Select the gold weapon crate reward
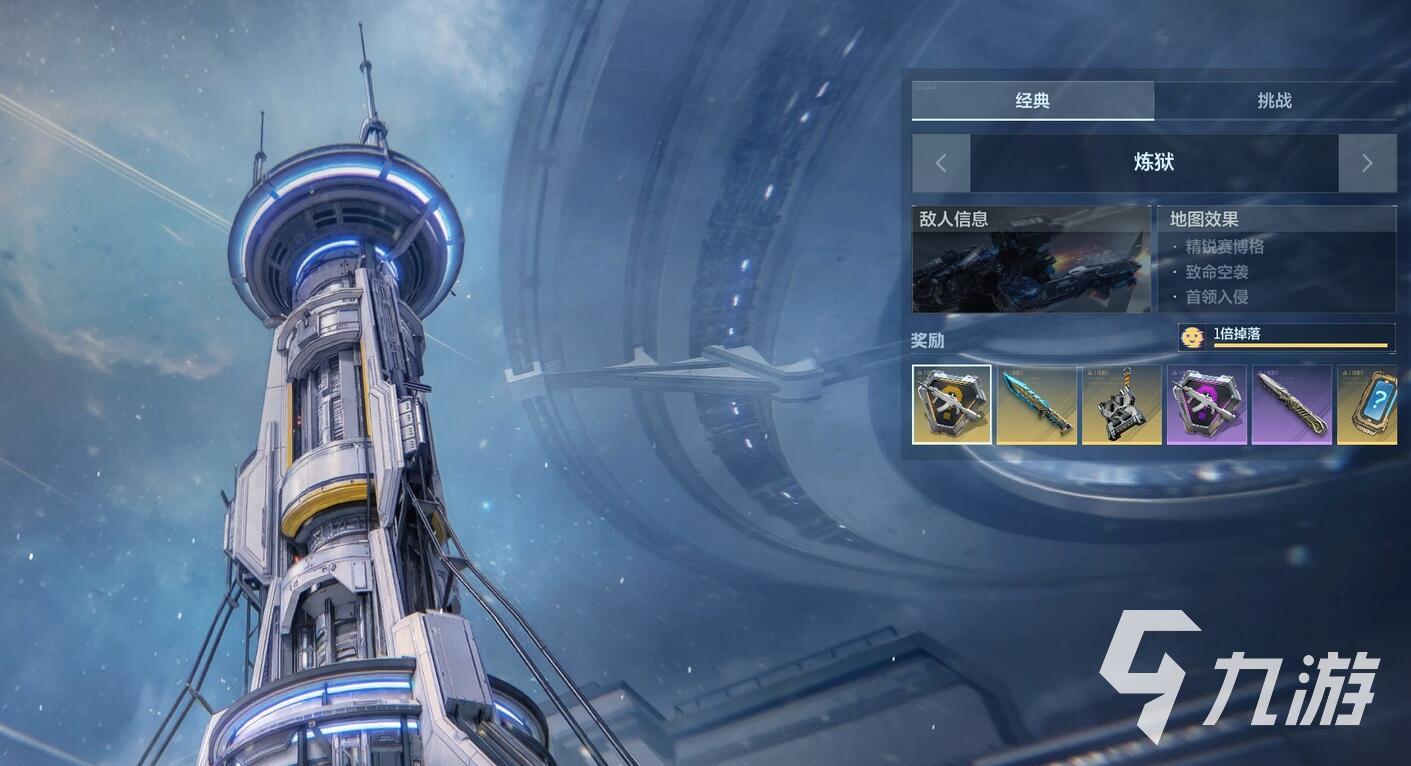This screenshot has width=1411, height=766. tap(952, 404)
